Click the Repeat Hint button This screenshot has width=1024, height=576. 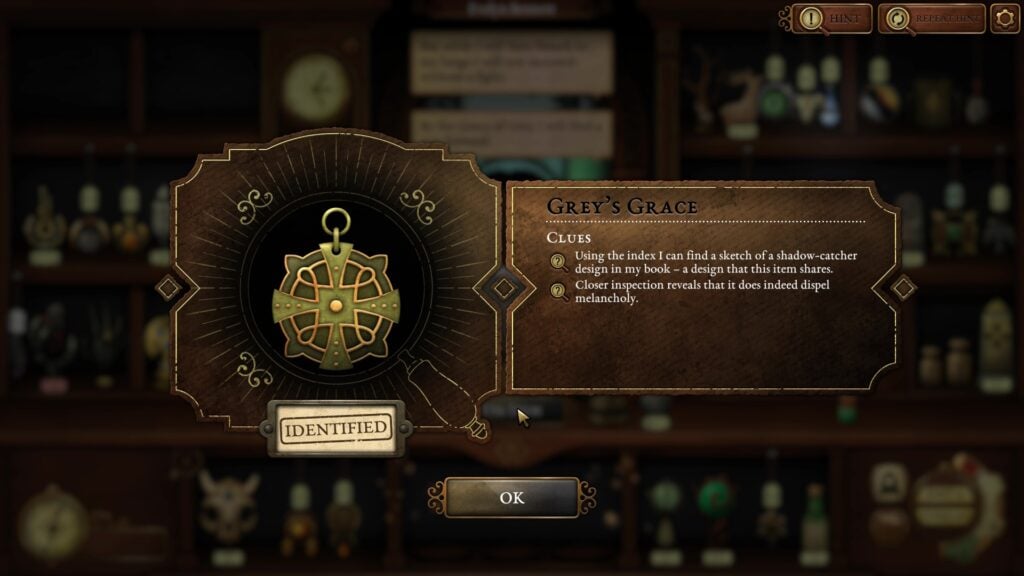click(931, 18)
